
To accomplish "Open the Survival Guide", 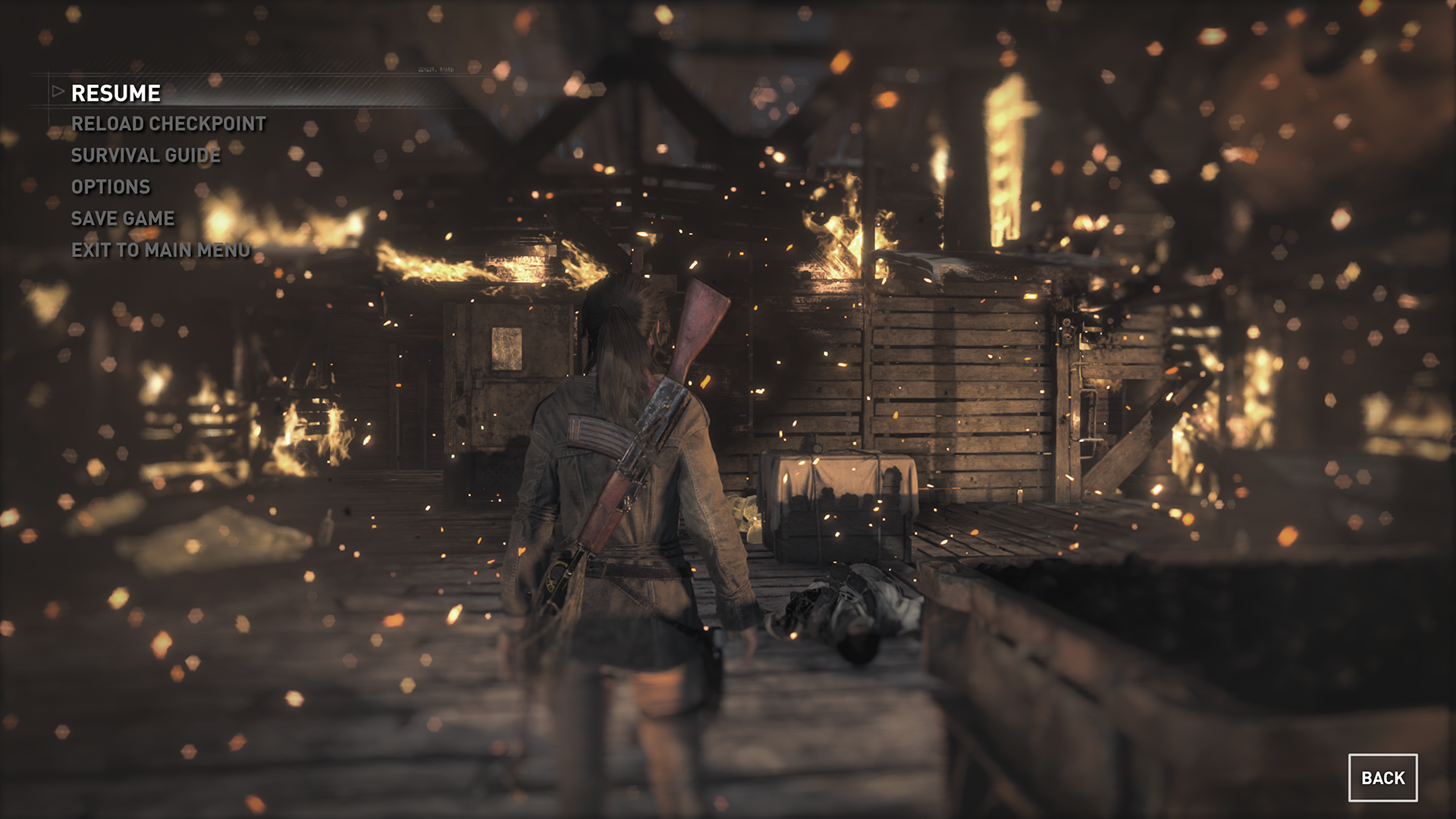I will click(x=146, y=155).
